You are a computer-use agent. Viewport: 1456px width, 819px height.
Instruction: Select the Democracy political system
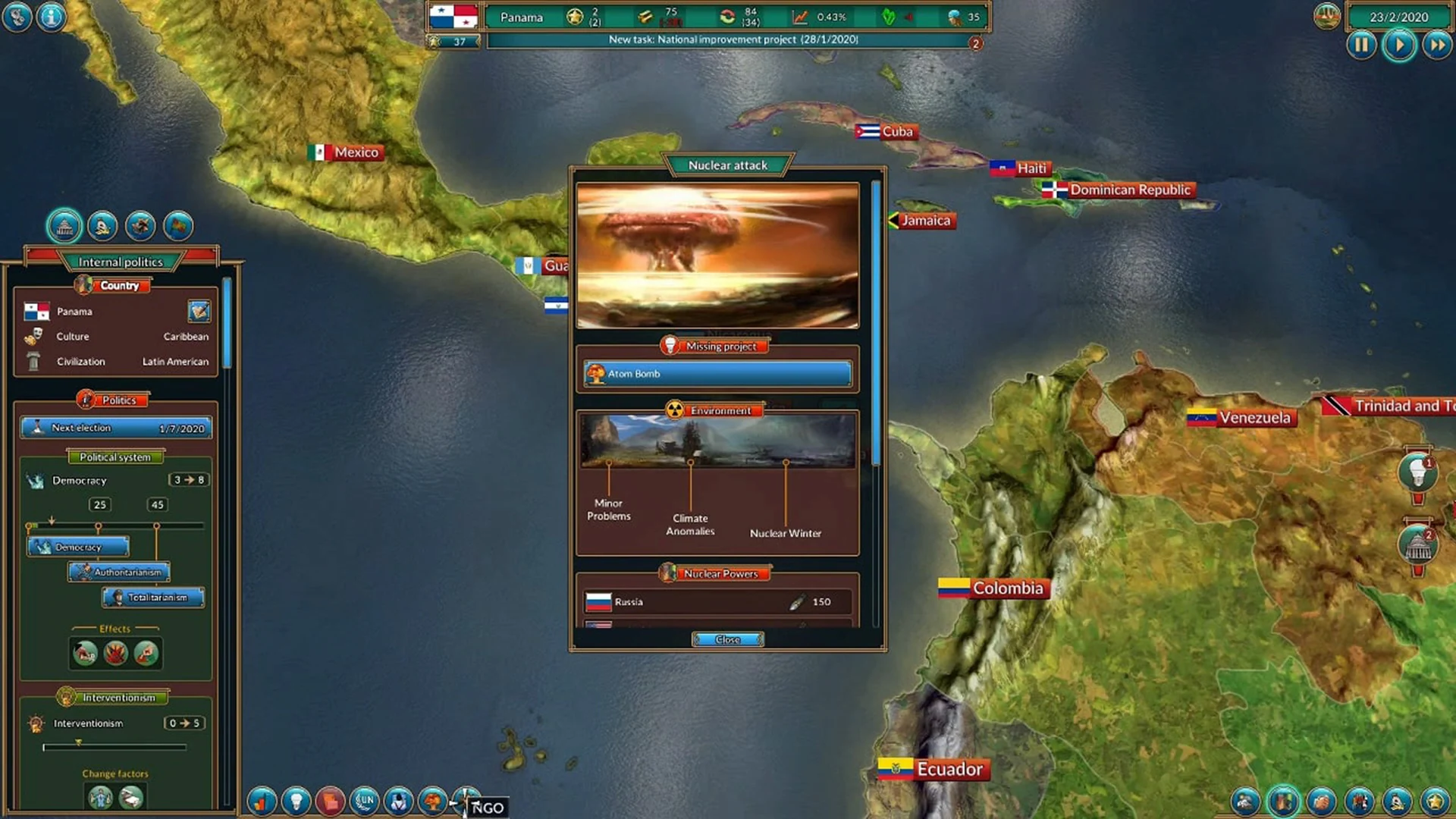pyautogui.click(x=78, y=546)
